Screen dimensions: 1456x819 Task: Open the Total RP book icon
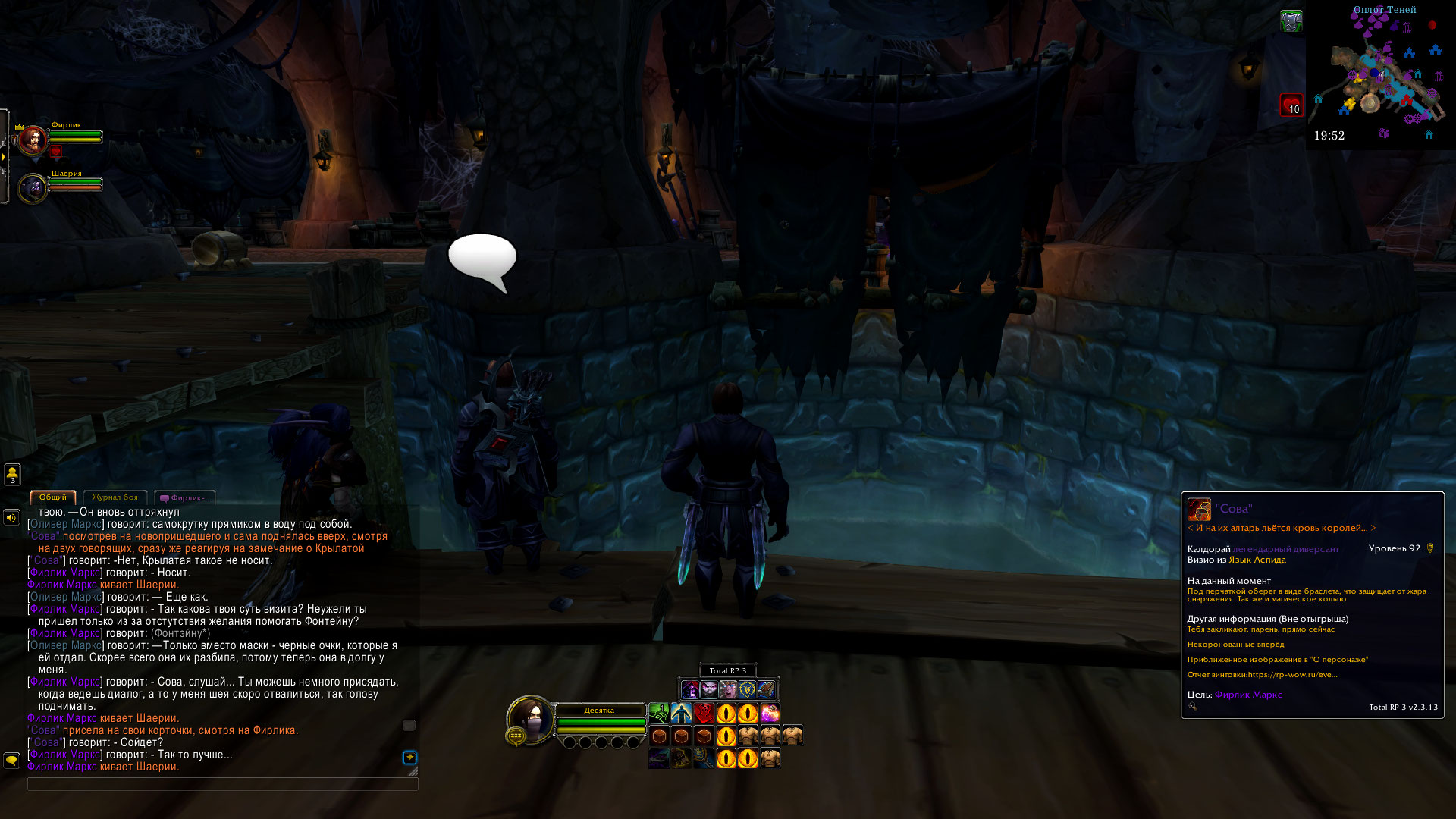tap(766, 689)
